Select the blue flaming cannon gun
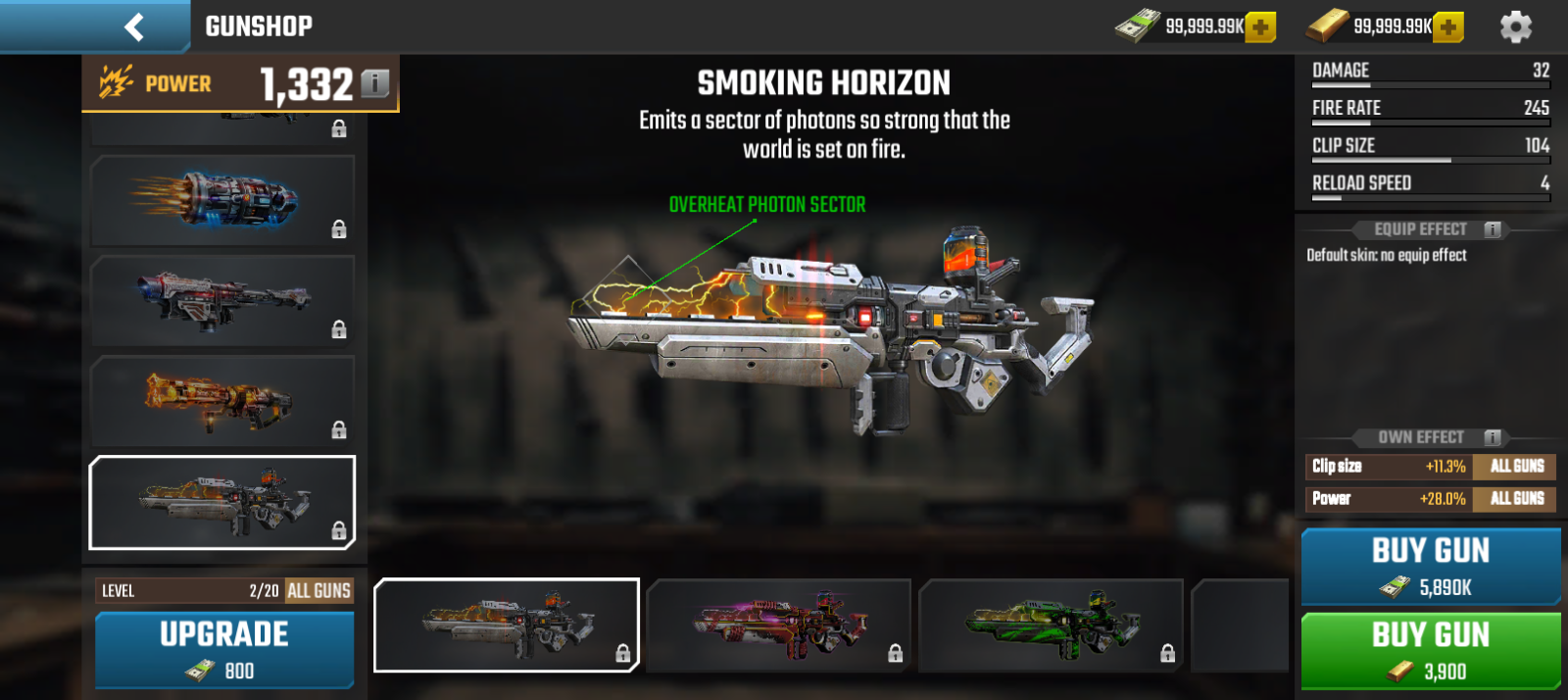This screenshot has height=700, width=1568. pyautogui.click(x=222, y=201)
